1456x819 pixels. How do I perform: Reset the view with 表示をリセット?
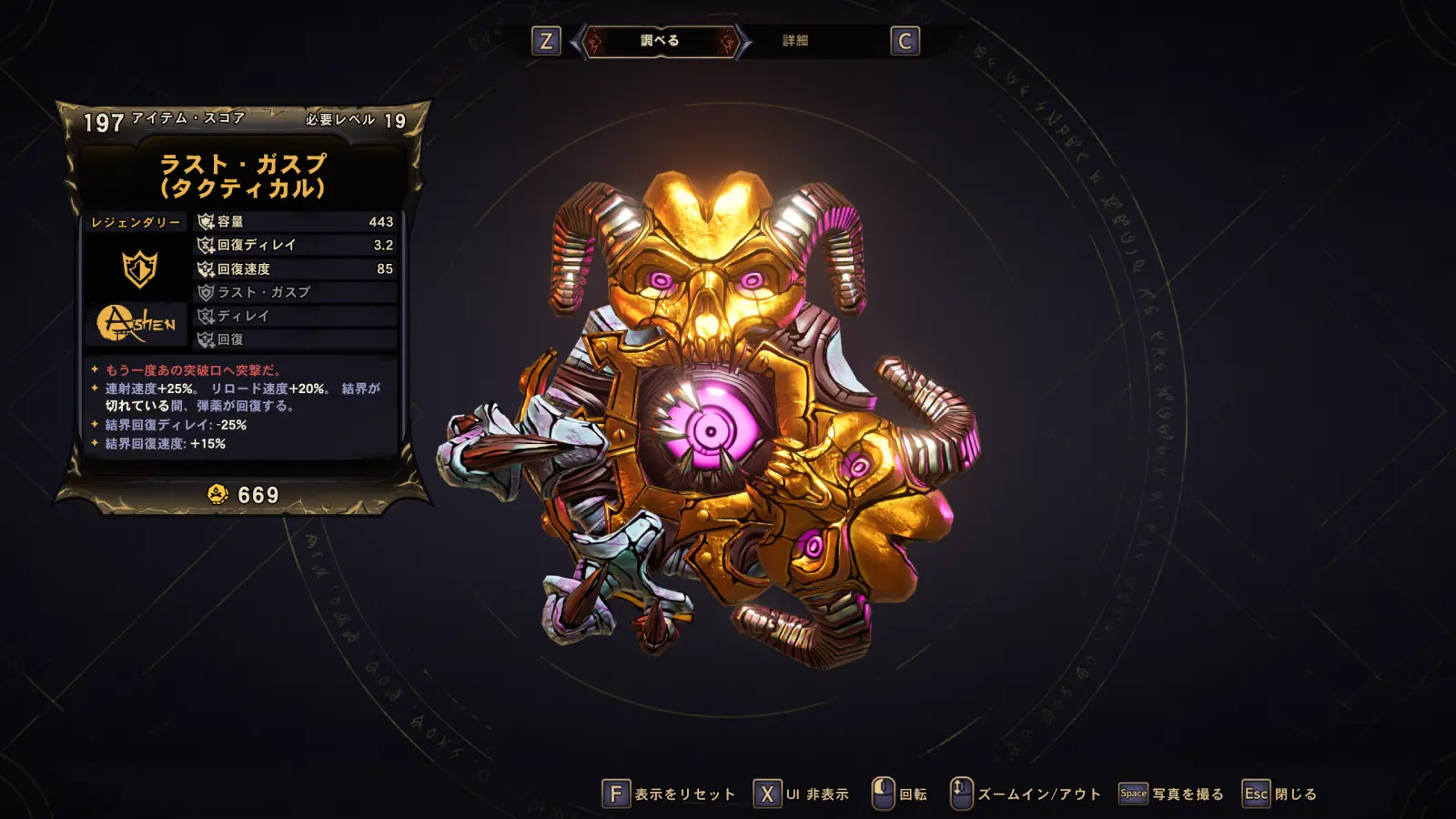coord(670,794)
